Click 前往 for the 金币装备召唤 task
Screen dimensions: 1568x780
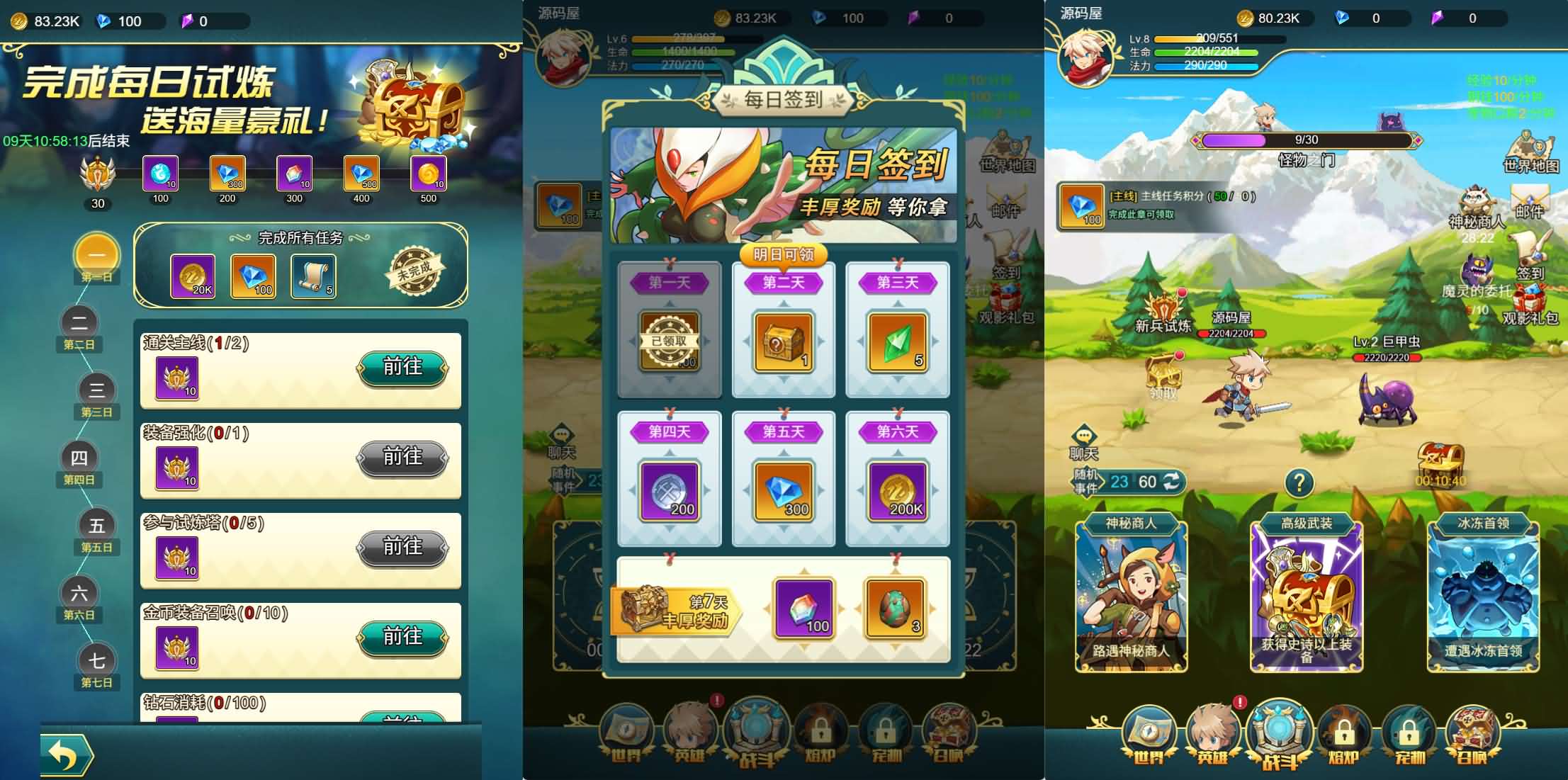click(x=402, y=638)
